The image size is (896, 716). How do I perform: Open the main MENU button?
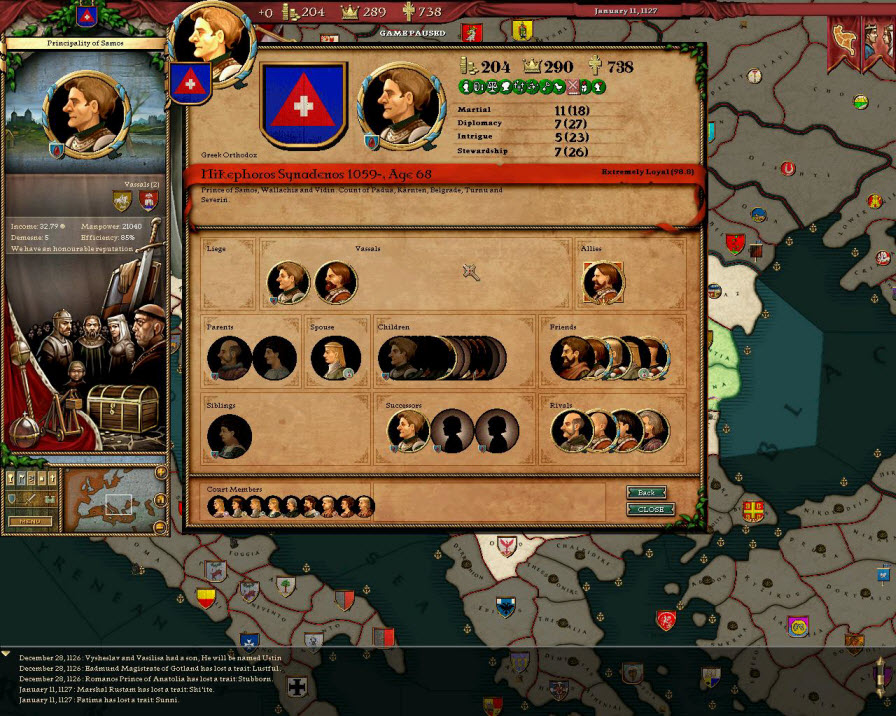[30, 521]
